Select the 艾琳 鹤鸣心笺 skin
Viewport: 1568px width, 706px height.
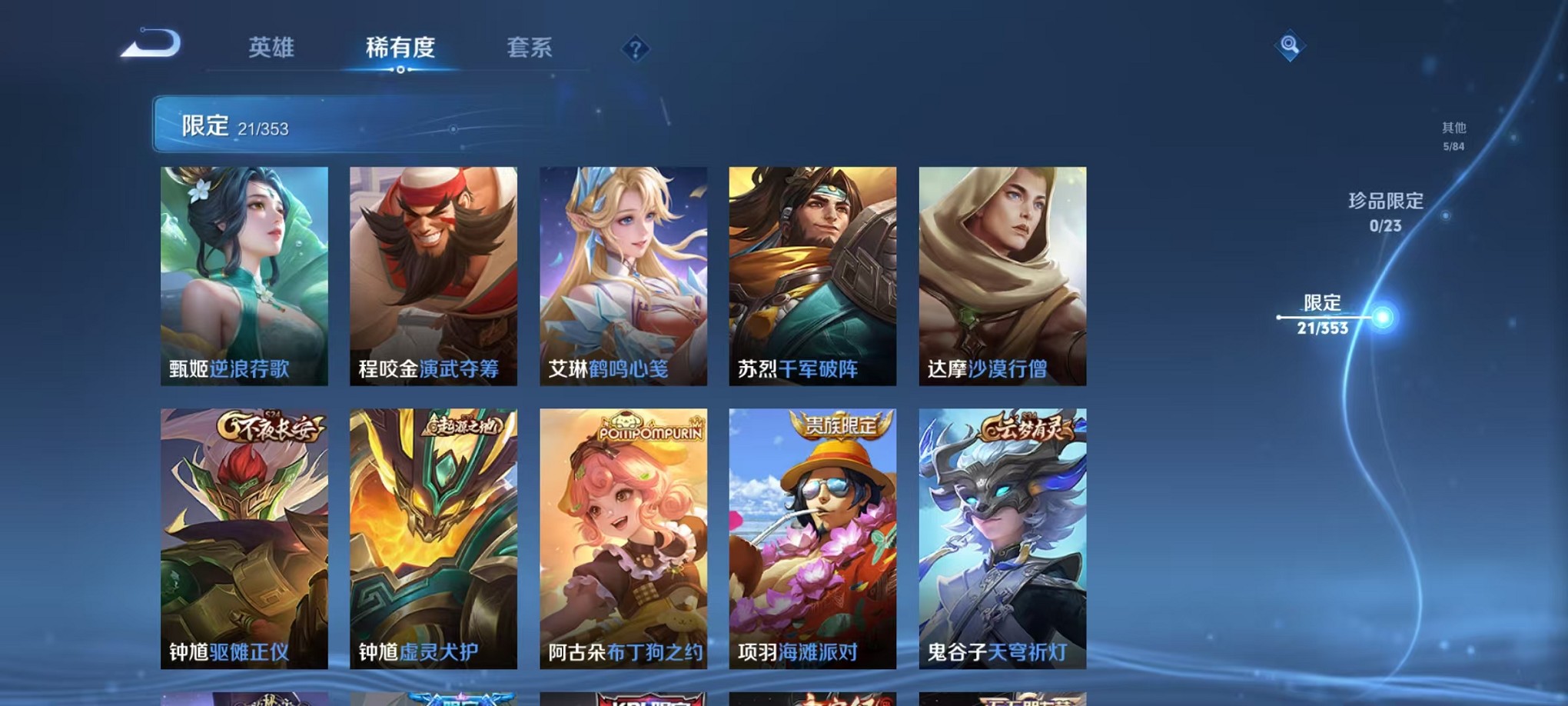(x=622, y=277)
